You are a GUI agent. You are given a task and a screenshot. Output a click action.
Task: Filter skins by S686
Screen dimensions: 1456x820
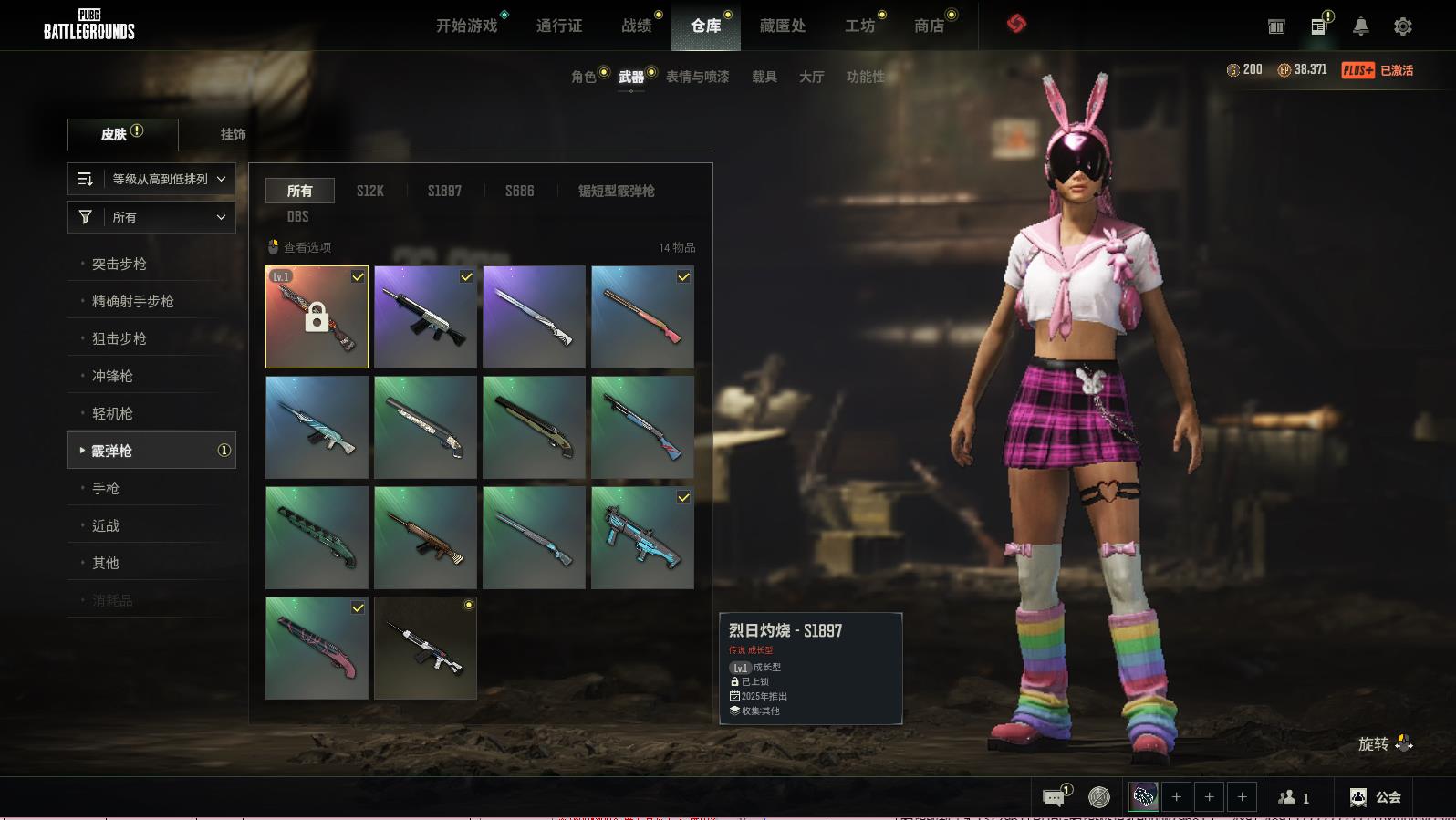click(519, 191)
